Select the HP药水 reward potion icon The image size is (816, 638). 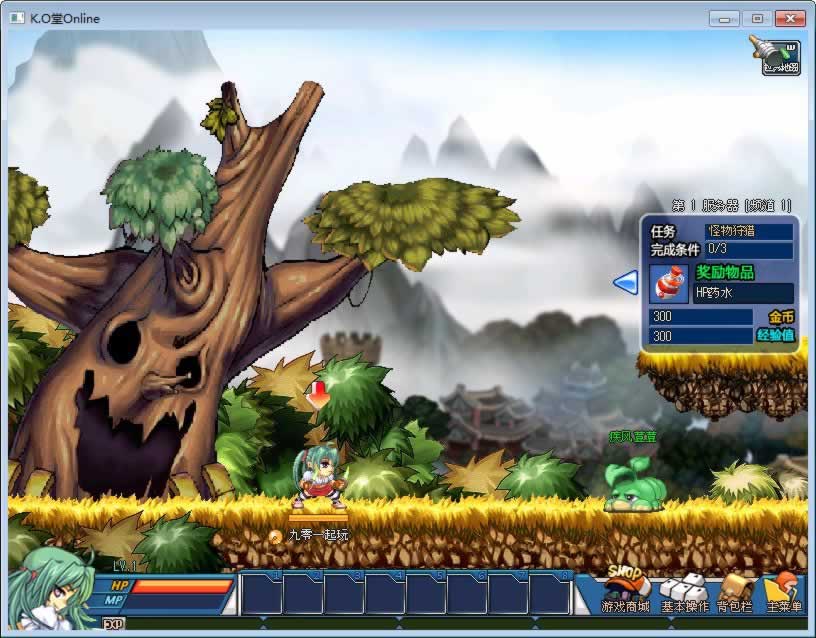(667, 284)
